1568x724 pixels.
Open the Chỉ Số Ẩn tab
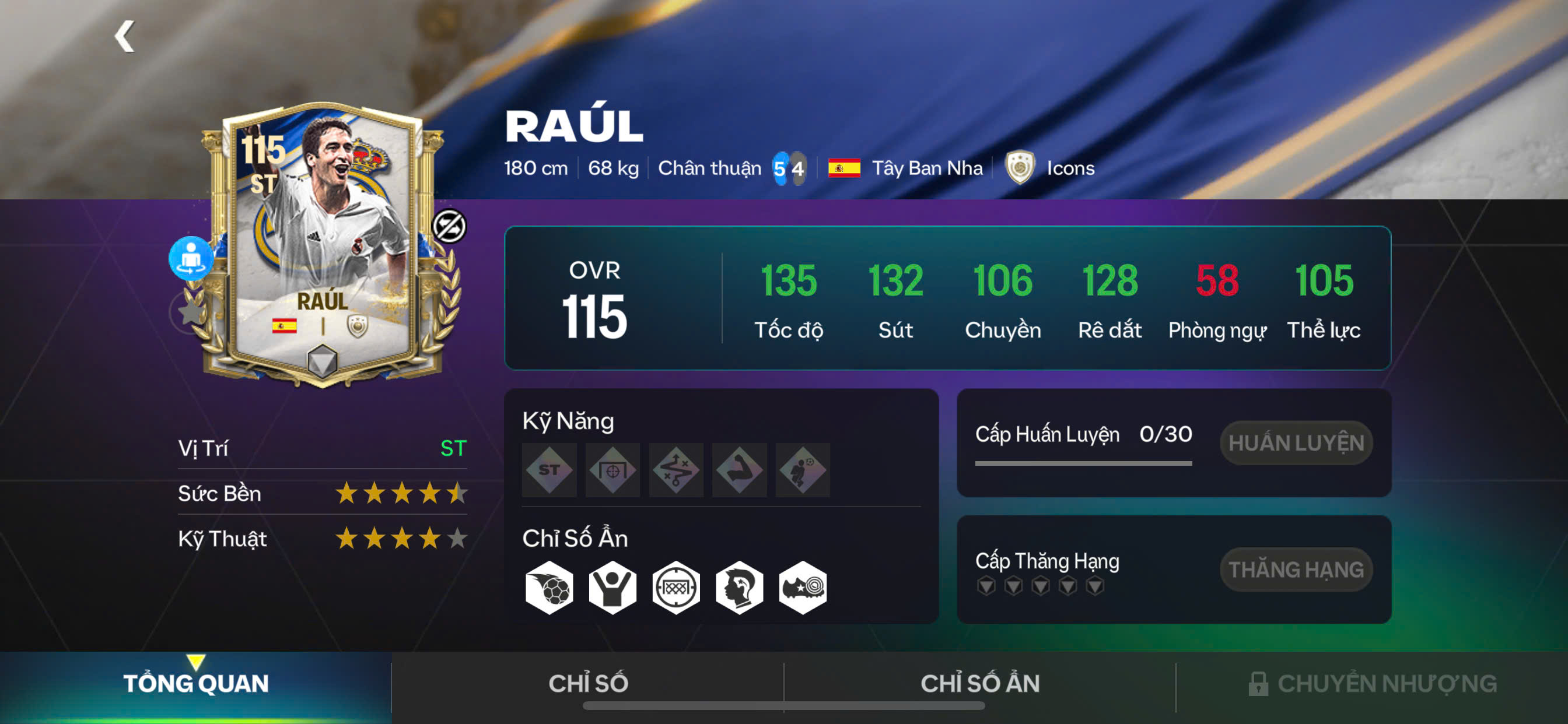tap(980, 683)
